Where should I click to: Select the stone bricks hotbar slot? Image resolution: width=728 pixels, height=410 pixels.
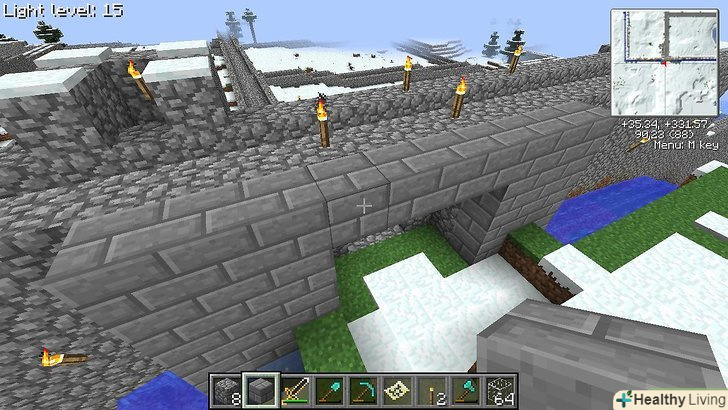pyautogui.click(x=262, y=389)
